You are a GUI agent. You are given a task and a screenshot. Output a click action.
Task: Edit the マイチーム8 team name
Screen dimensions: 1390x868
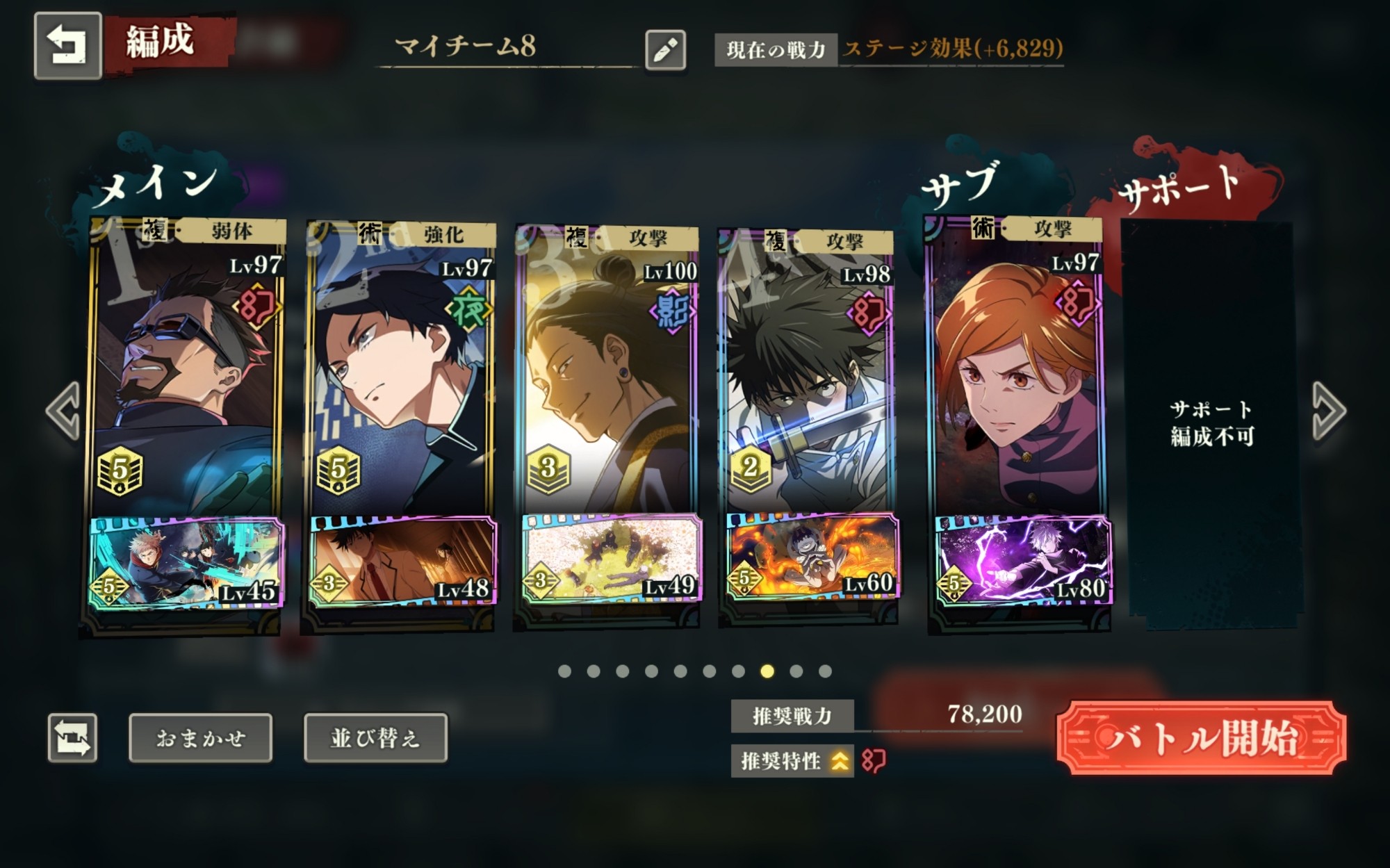coord(665,50)
